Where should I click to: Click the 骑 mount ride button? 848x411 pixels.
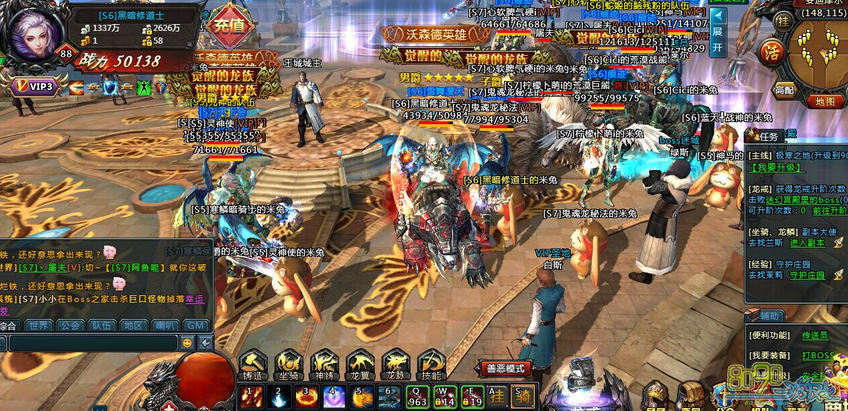coord(524,398)
